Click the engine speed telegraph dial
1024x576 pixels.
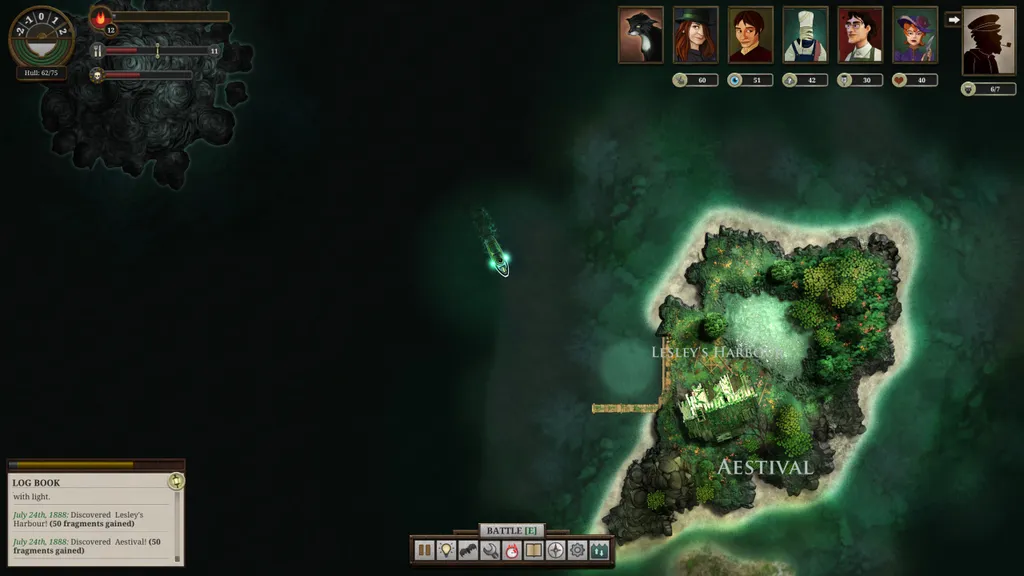pyautogui.click(x=41, y=36)
